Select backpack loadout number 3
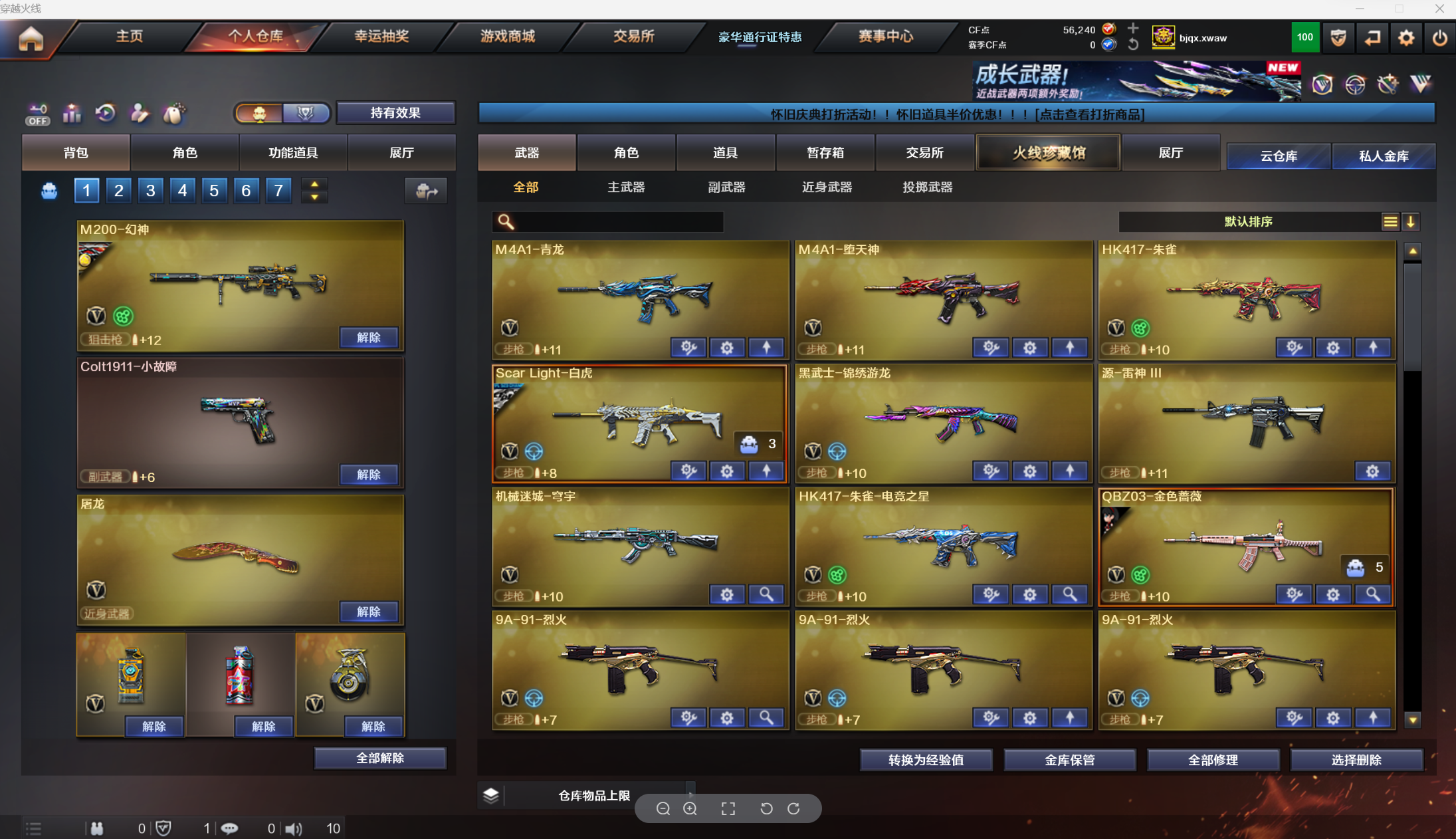Screen dimensions: 1456x839 pos(150,191)
